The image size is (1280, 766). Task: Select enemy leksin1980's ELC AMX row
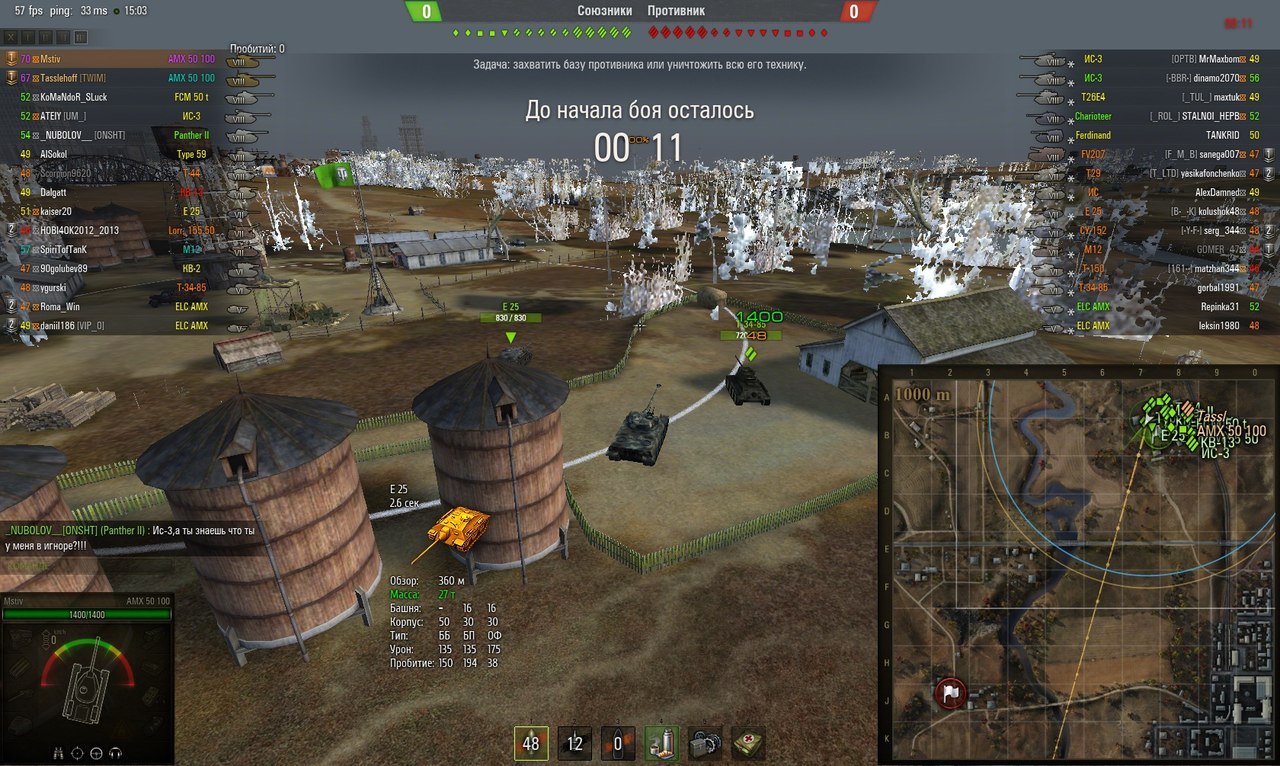(x=1150, y=325)
